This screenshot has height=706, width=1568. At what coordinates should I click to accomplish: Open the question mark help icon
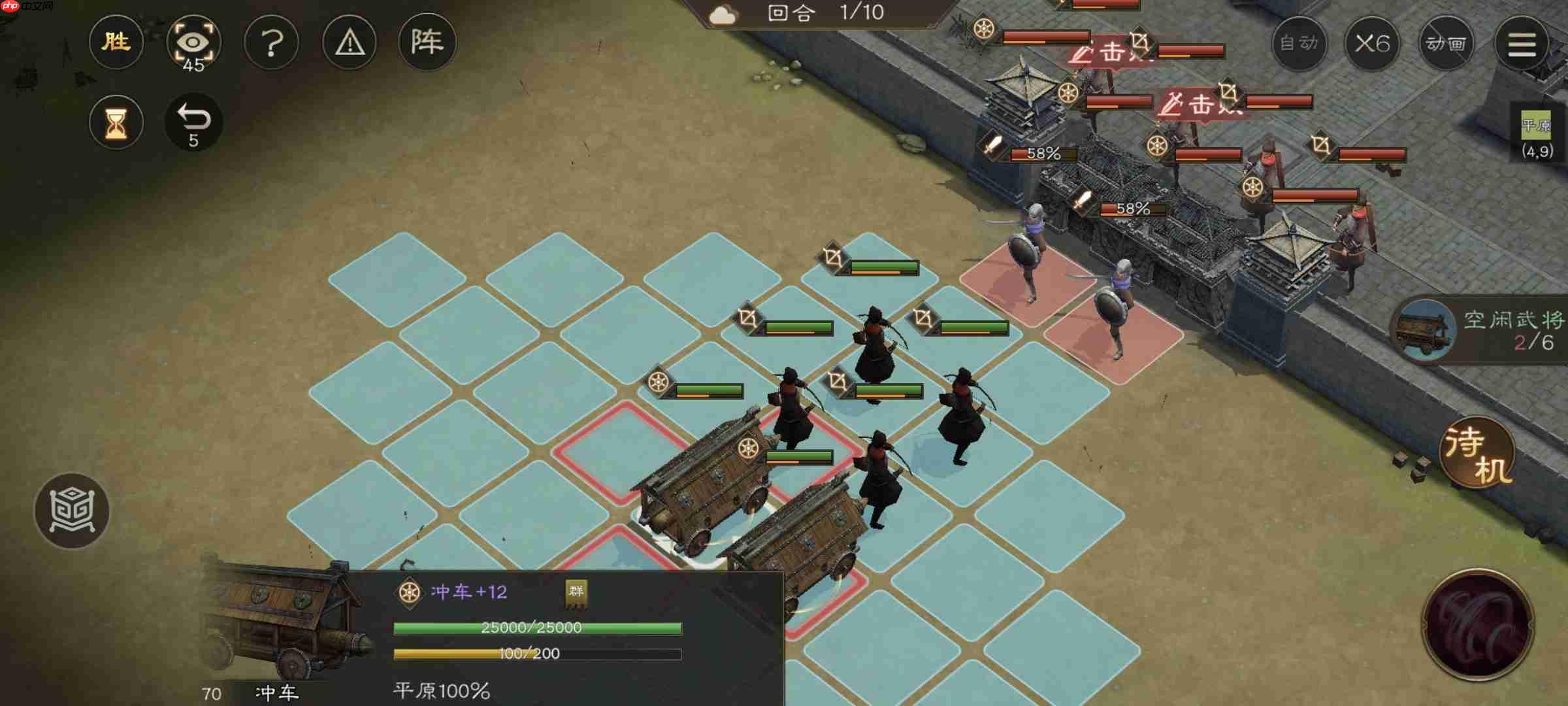pyautogui.click(x=272, y=41)
